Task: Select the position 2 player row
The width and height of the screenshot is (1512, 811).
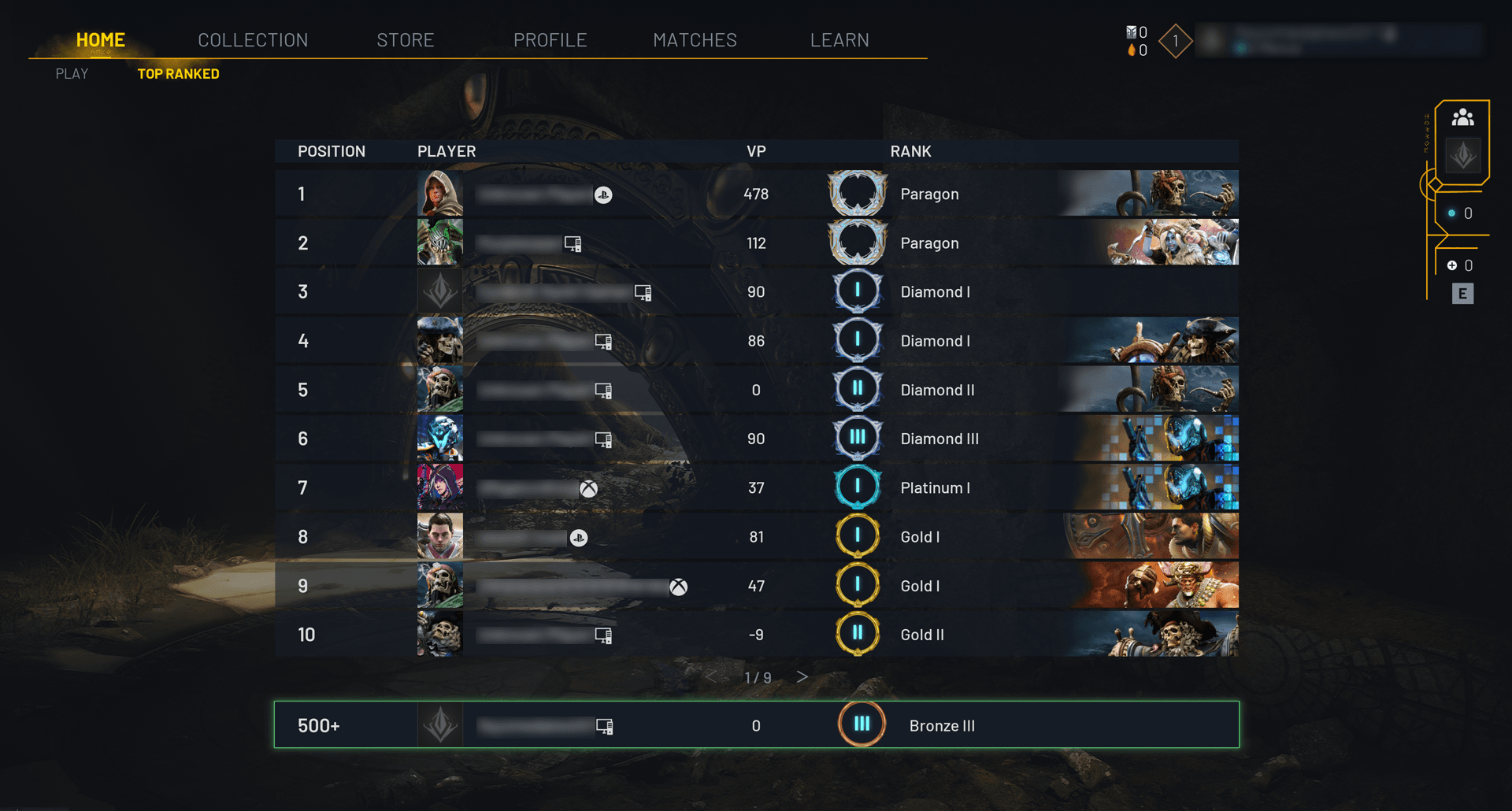Action: pos(756,243)
